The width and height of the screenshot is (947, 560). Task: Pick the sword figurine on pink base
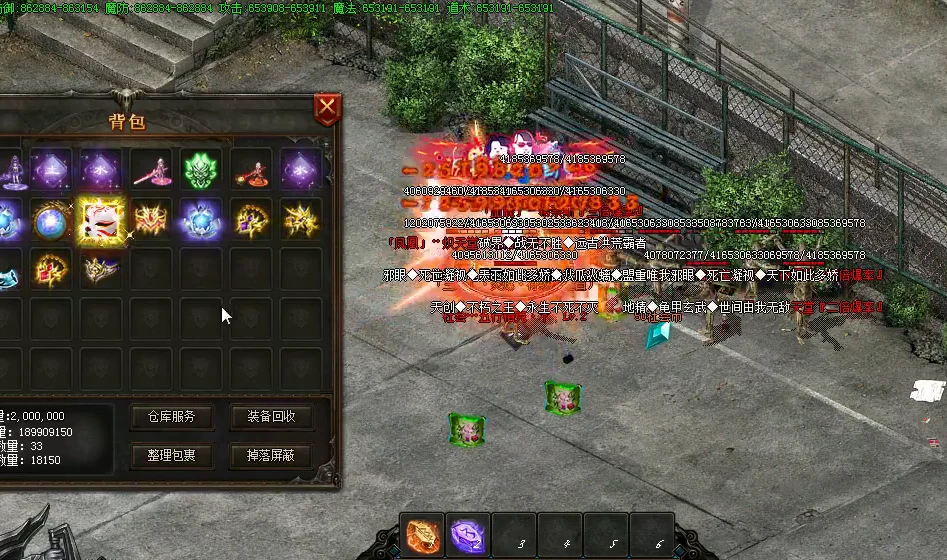pos(151,169)
